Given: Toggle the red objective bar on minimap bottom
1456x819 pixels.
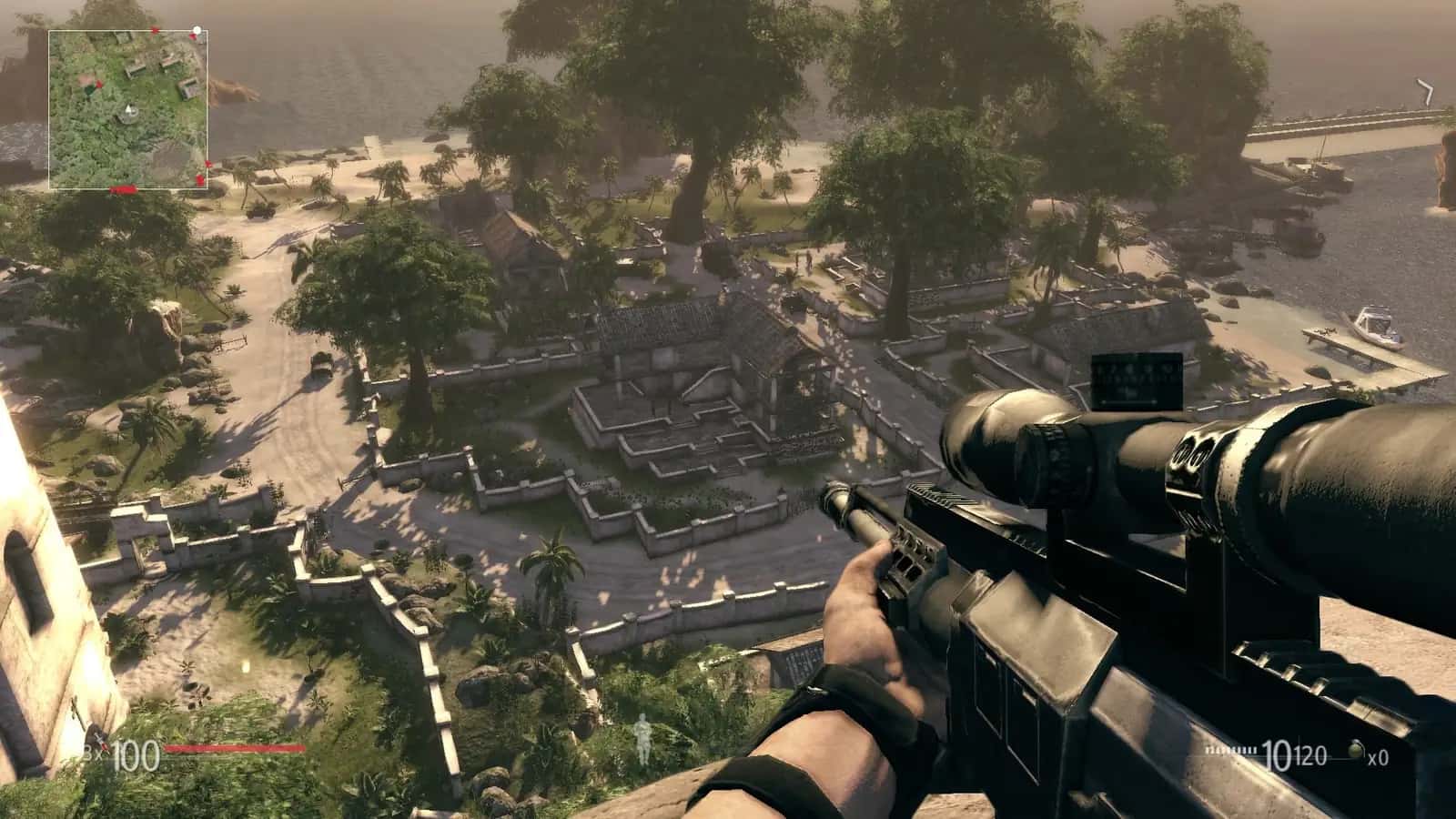Looking at the screenshot, I should [123, 189].
